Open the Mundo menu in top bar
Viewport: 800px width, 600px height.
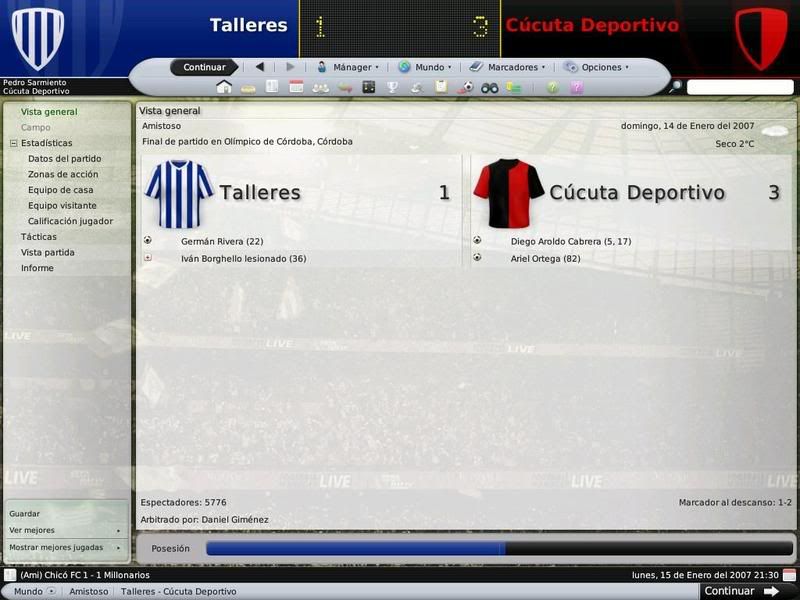[x=425, y=67]
